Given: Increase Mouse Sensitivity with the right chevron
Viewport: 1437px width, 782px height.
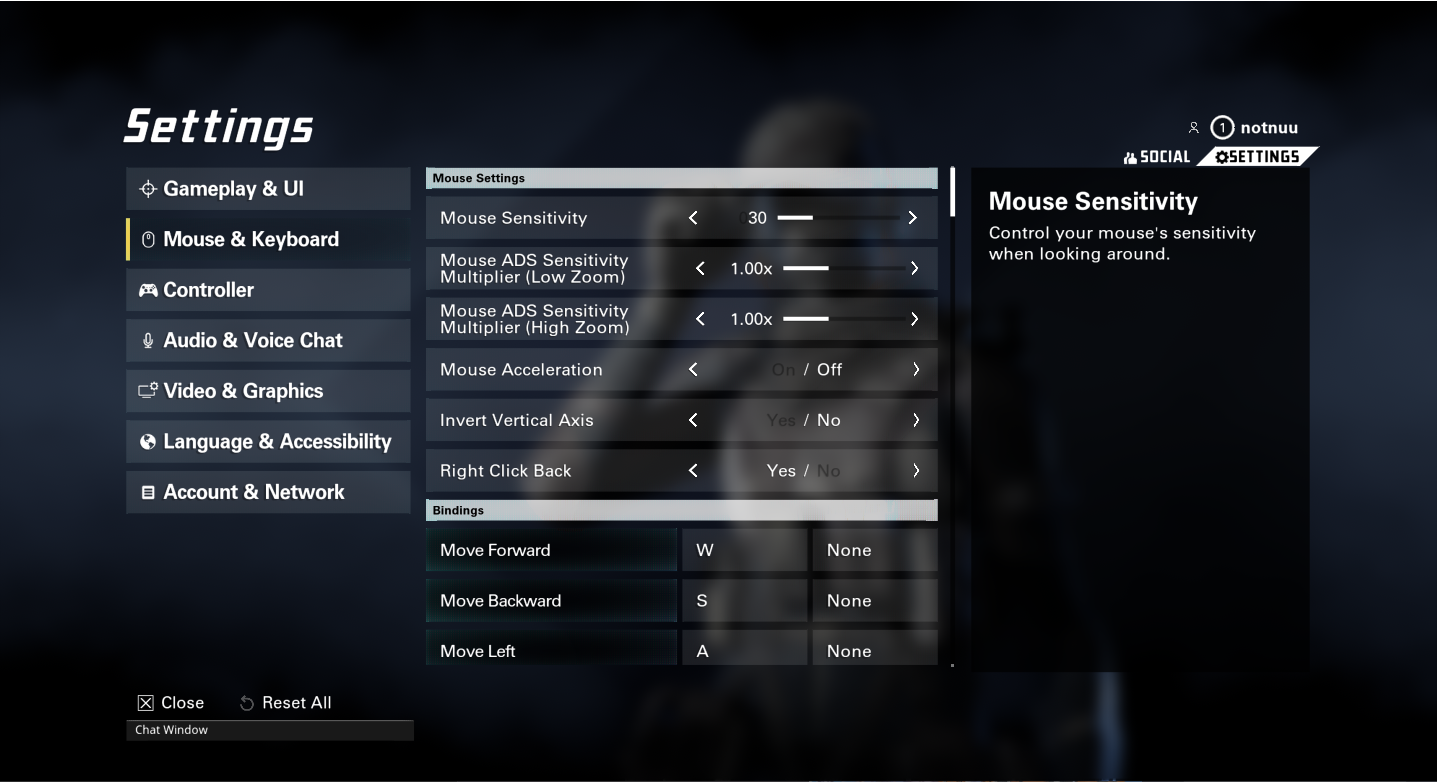Looking at the screenshot, I should 911,217.
